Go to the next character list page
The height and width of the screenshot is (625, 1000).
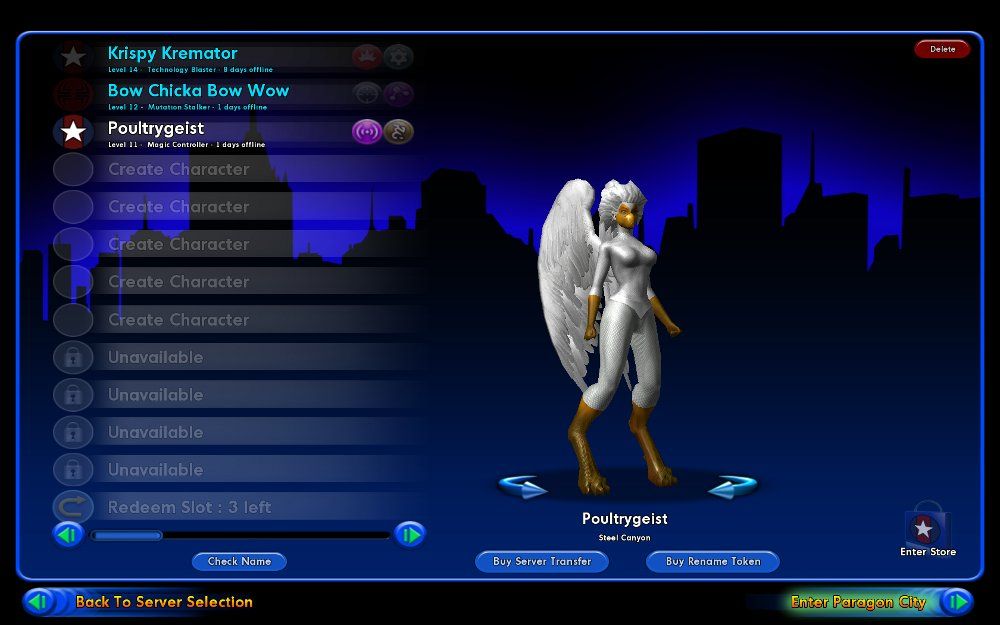pyautogui.click(x=409, y=535)
